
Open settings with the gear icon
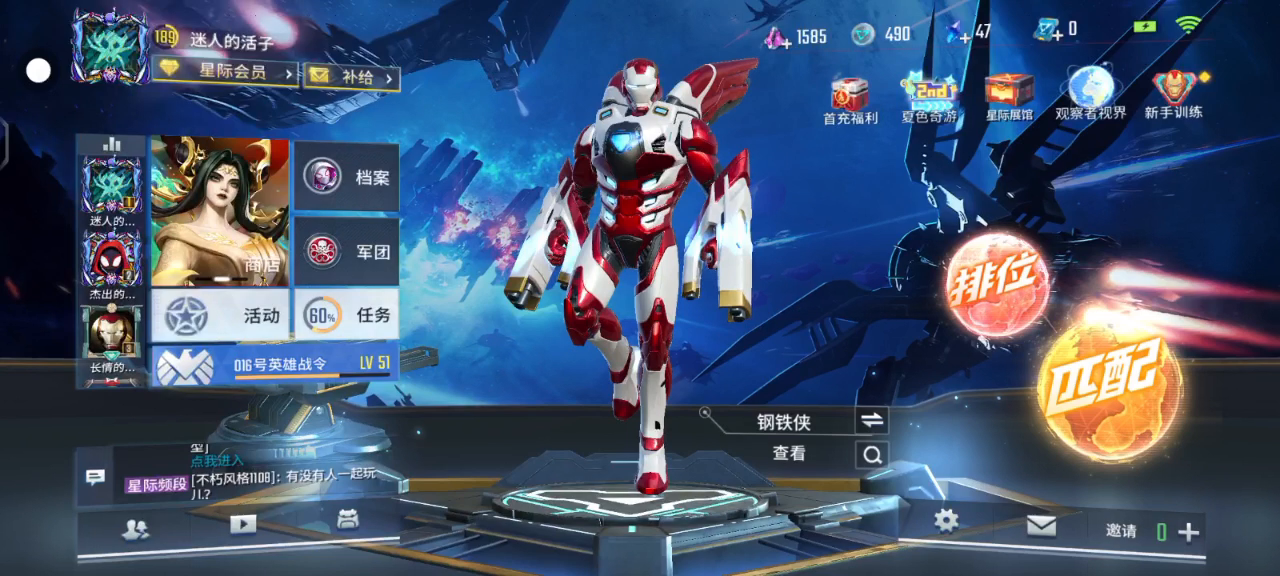point(946,521)
